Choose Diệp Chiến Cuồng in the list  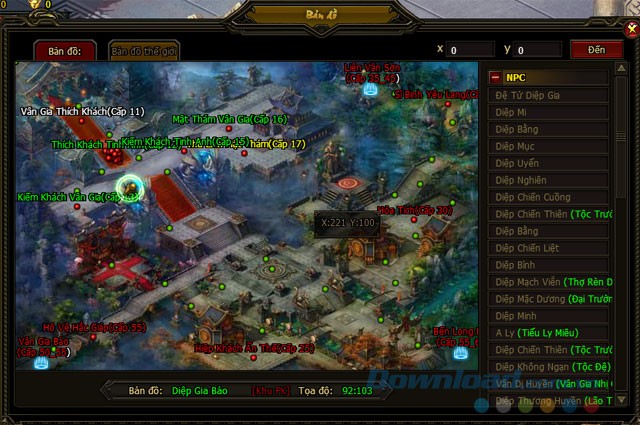[549, 197]
